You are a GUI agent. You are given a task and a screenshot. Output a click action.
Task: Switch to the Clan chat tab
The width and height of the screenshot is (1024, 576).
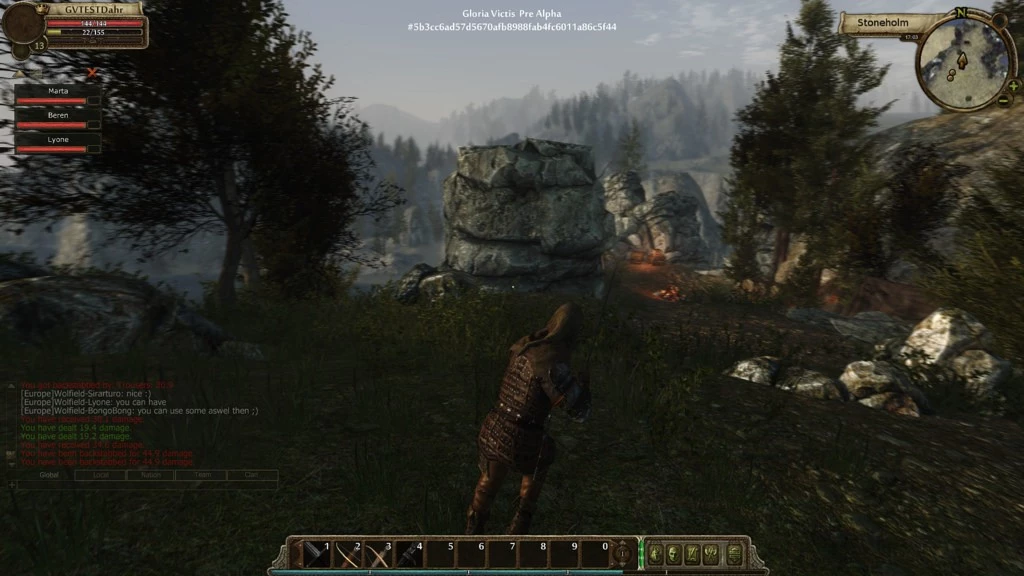pyautogui.click(x=252, y=475)
